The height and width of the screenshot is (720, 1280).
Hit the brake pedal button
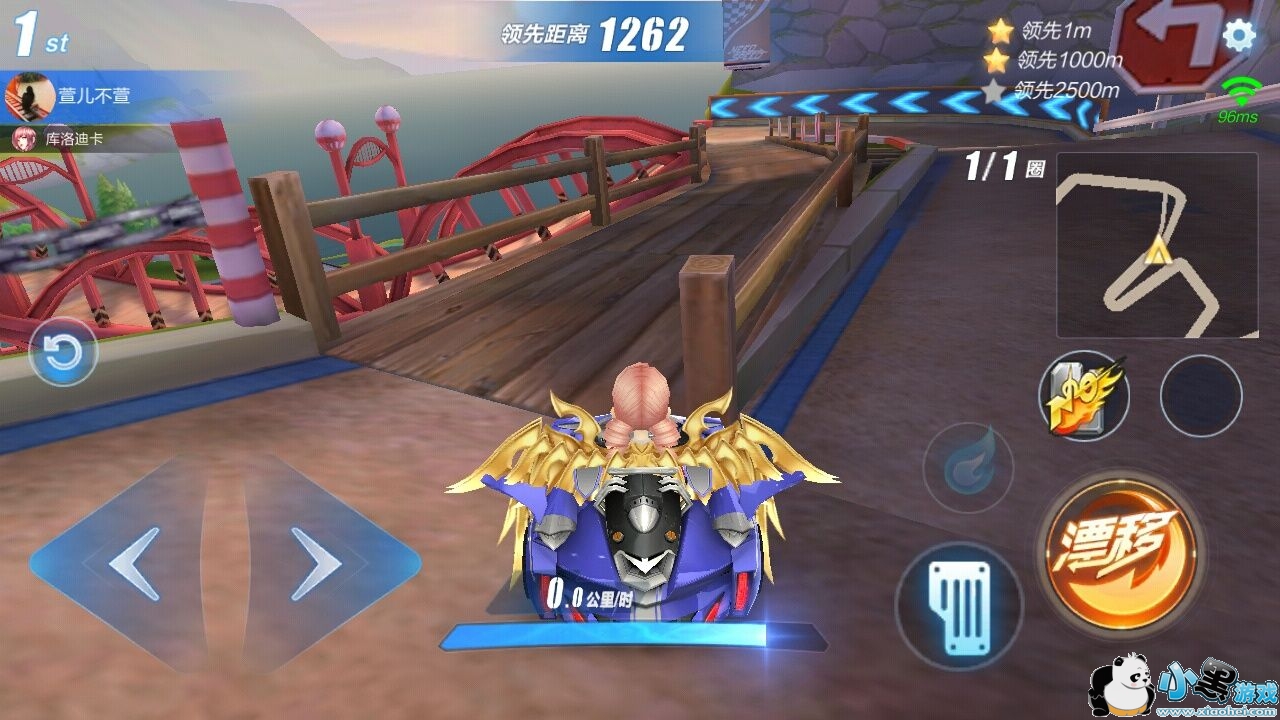[x=959, y=606]
